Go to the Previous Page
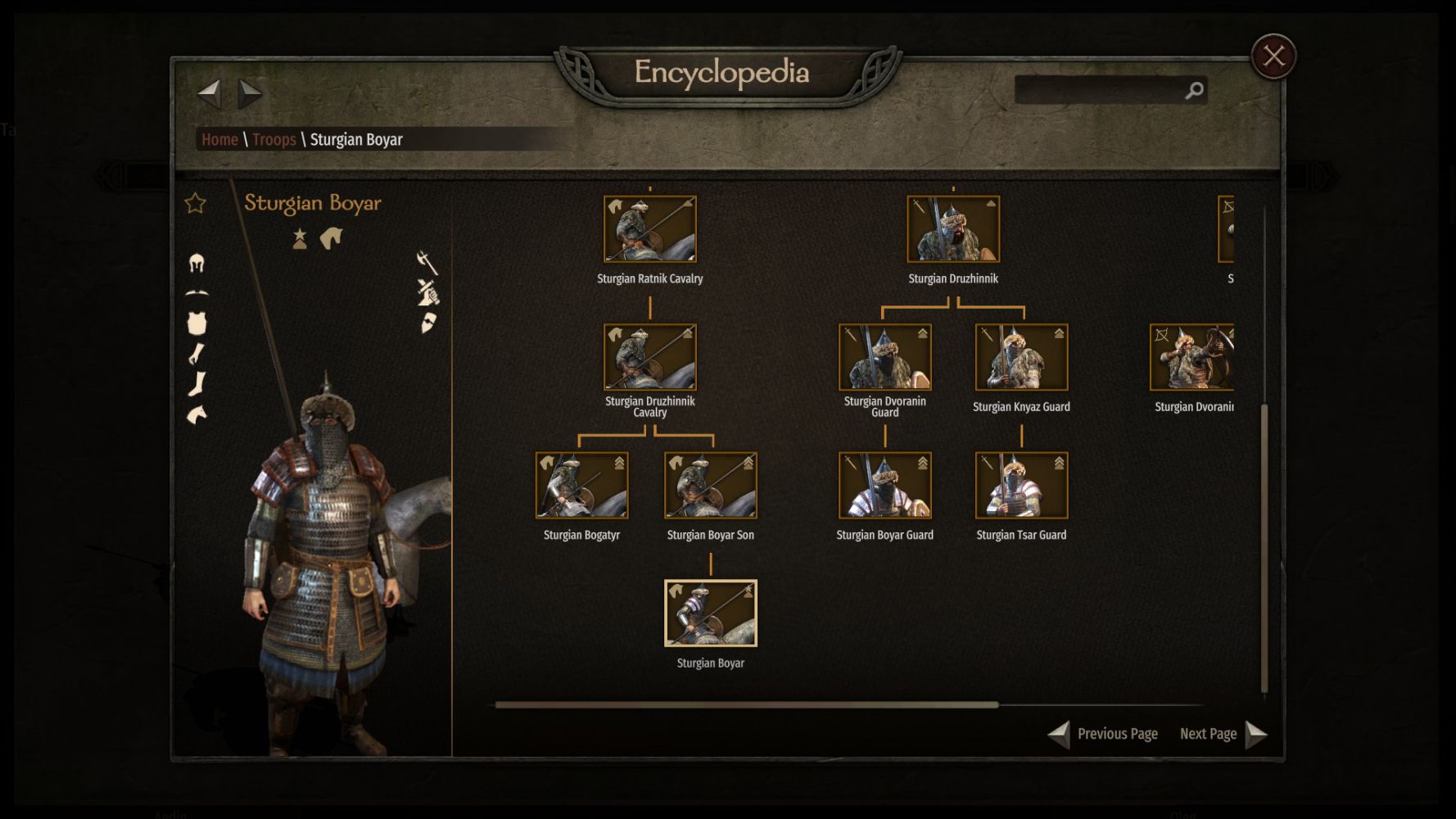This screenshot has height=819, width=1456. 1104,734
